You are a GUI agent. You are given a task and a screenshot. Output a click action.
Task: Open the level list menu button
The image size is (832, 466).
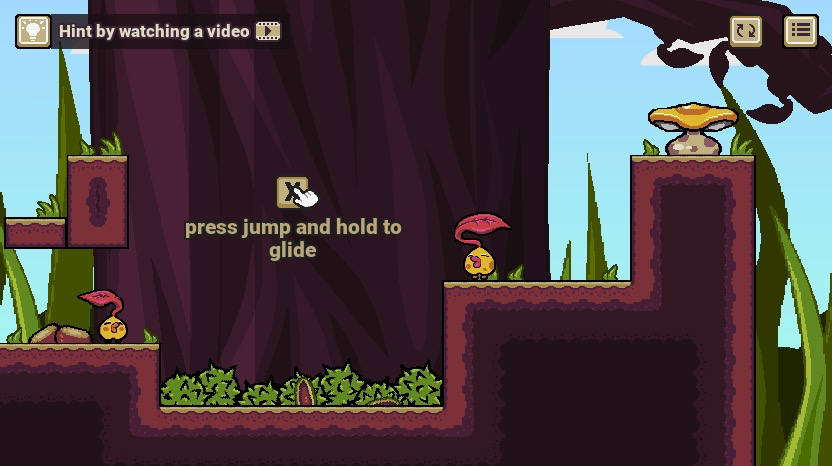(800, 31)
